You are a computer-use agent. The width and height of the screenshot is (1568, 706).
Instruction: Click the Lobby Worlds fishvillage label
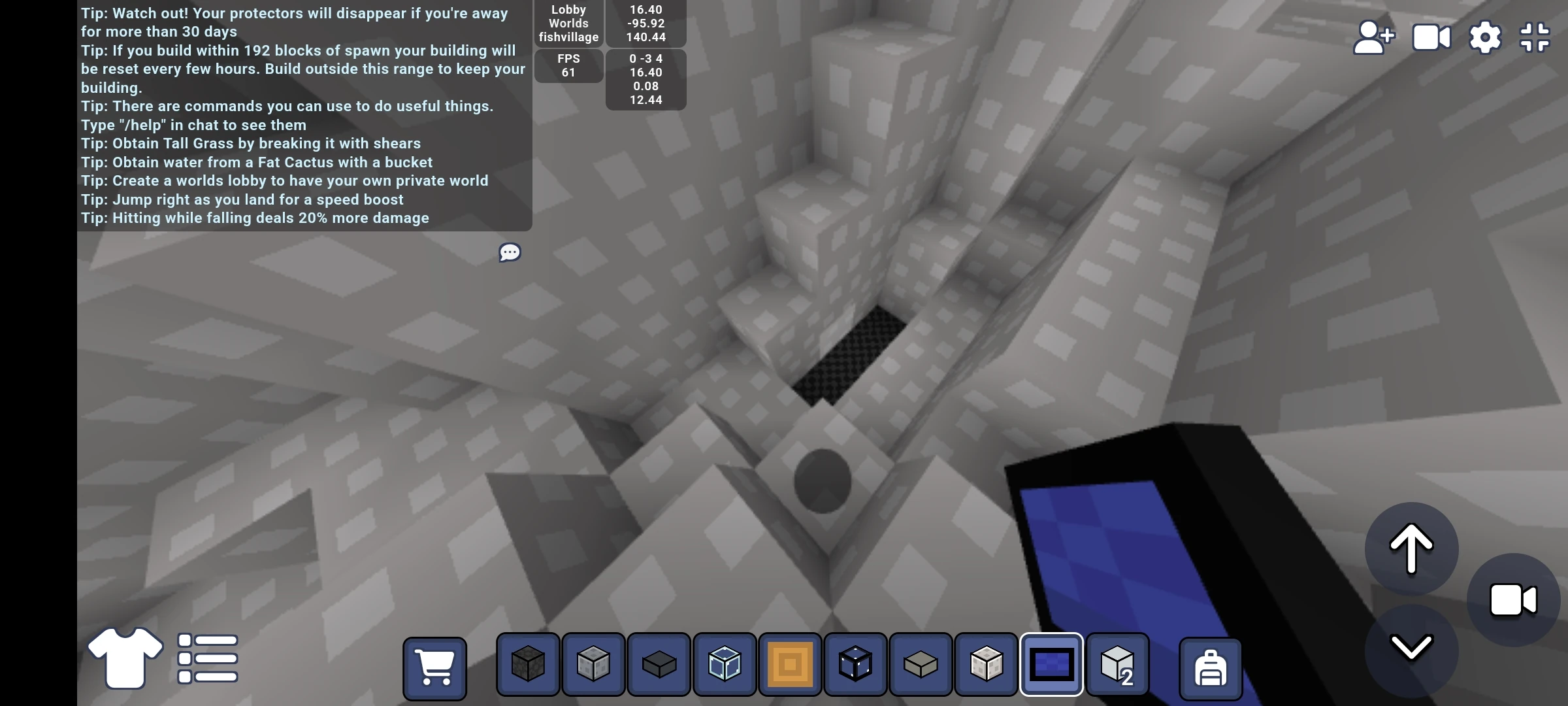click(x=568, y=23)
